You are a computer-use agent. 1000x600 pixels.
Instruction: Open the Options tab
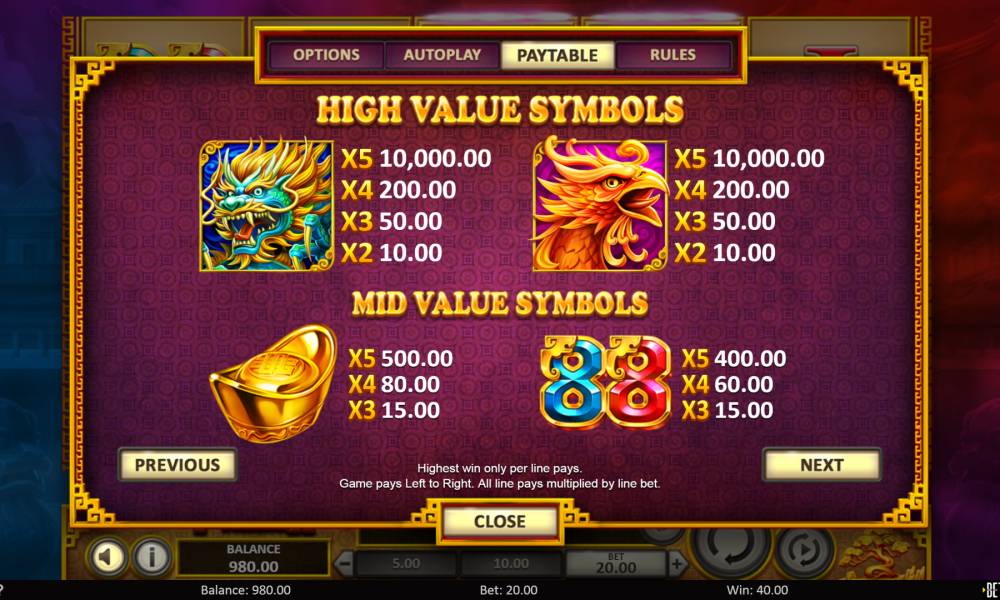(326, 55)
